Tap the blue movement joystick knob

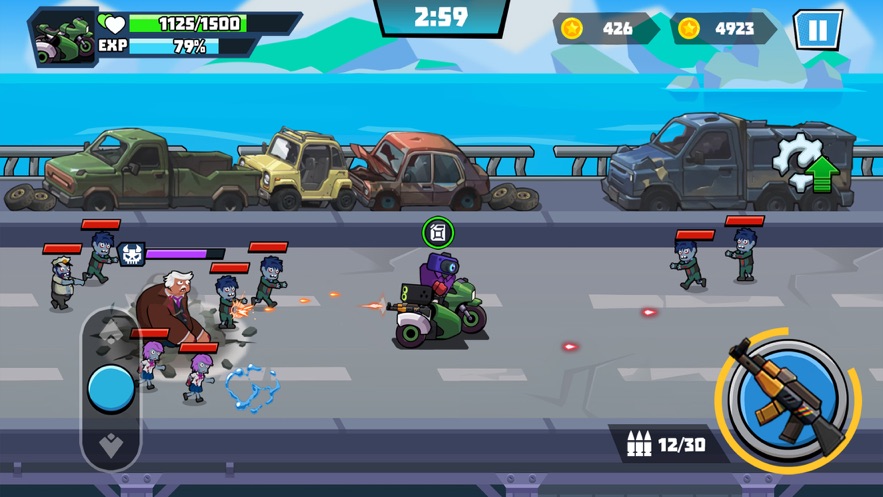pyautogui.click(x=111, y=388)
